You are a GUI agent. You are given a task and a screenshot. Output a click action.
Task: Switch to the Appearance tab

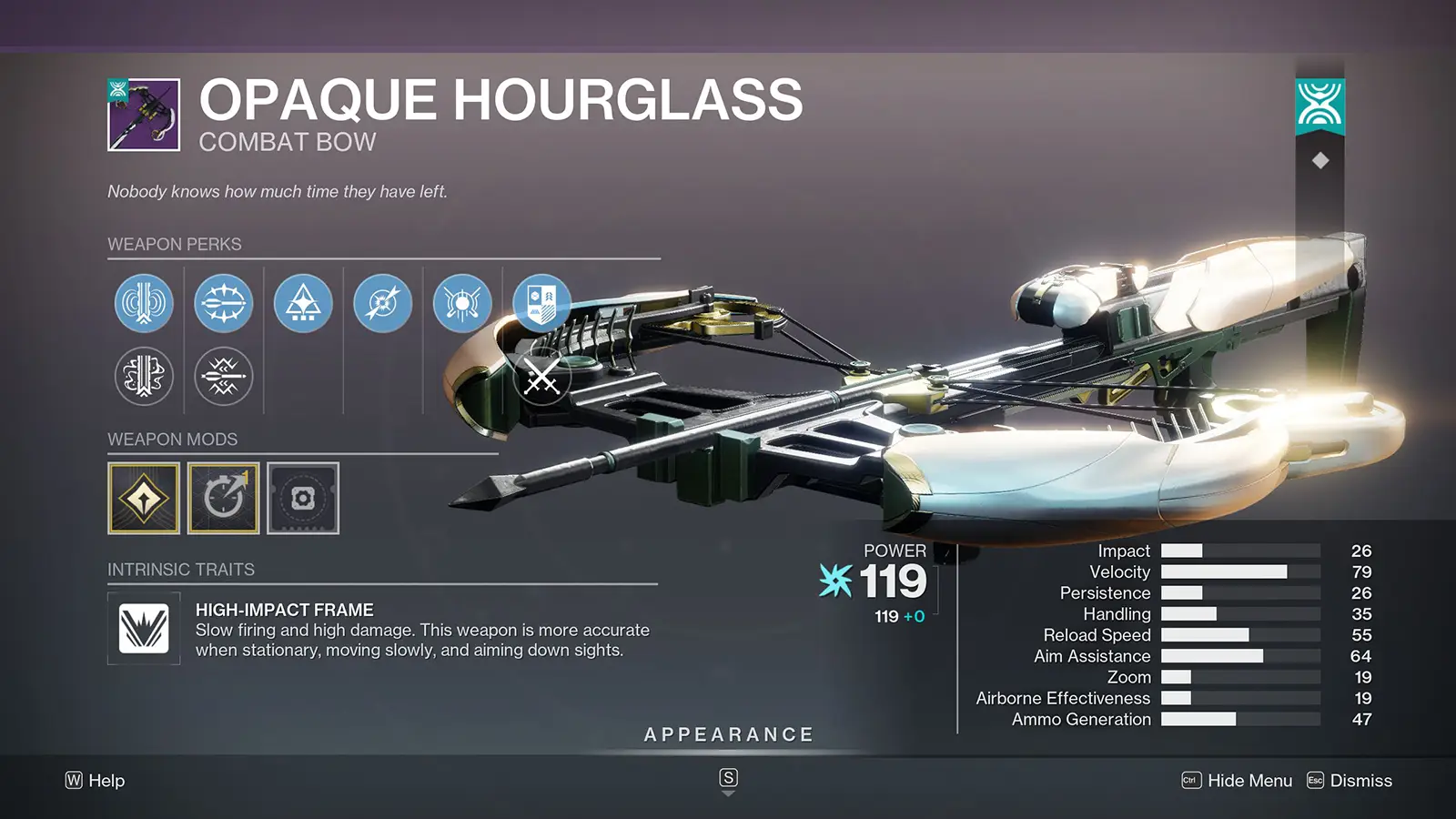(x=728, y=733)
